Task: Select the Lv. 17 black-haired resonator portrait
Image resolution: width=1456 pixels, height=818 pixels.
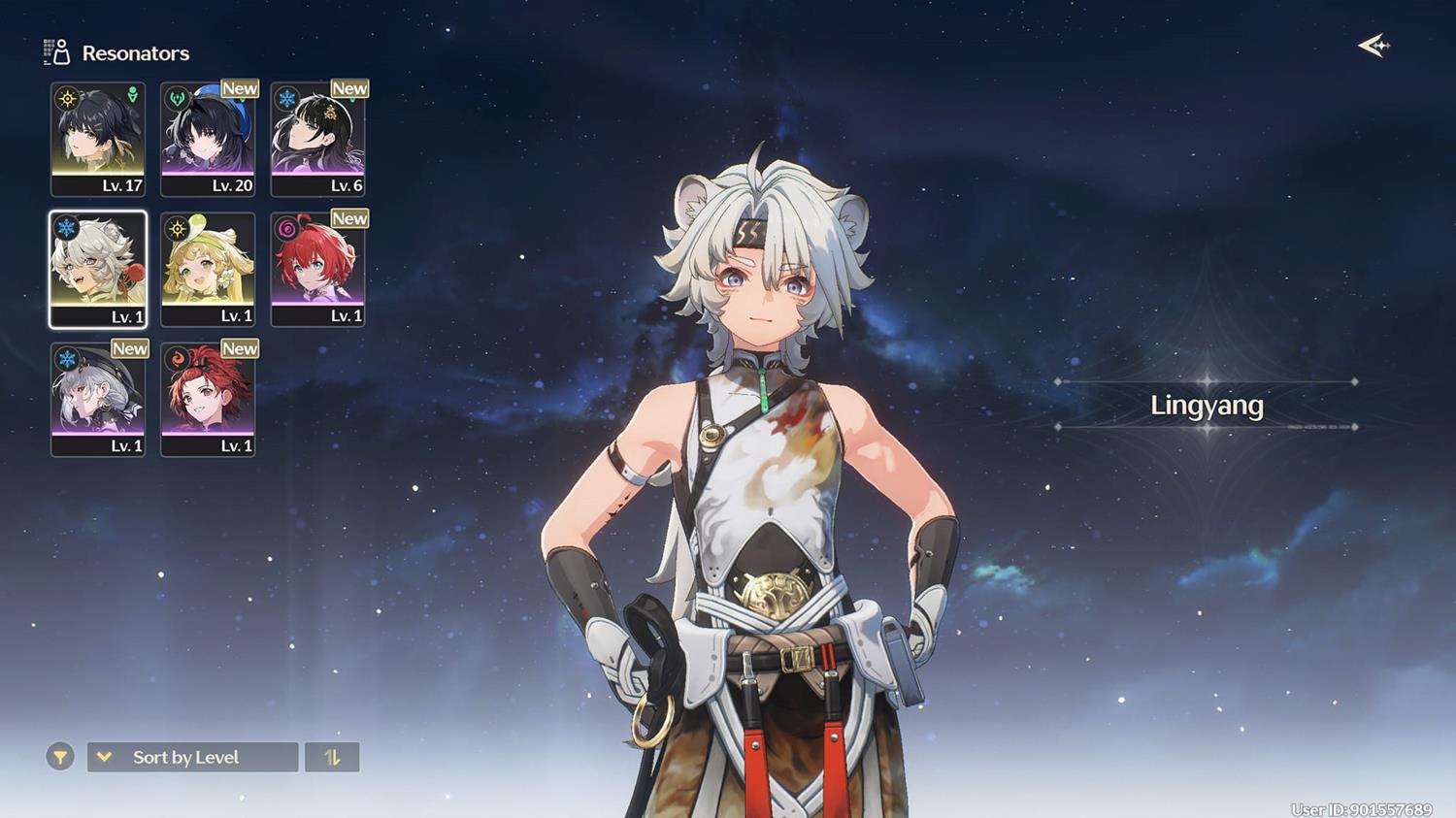Action: [x=98, y=139]
